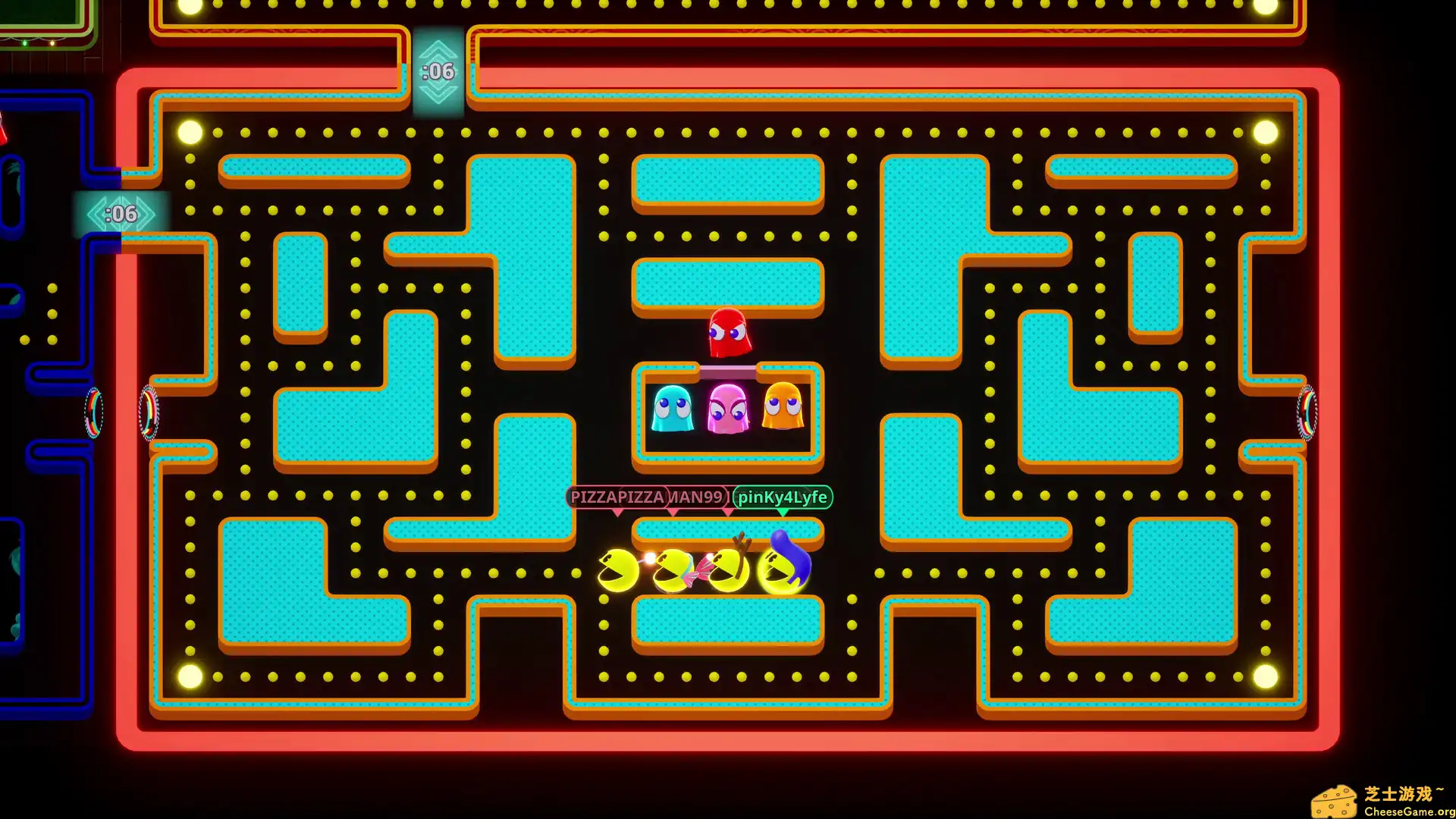The height and width of the screenshot is (819, 1456).
Task: Click the pinKy4Lyfe green name label
Action: (780, 498)
